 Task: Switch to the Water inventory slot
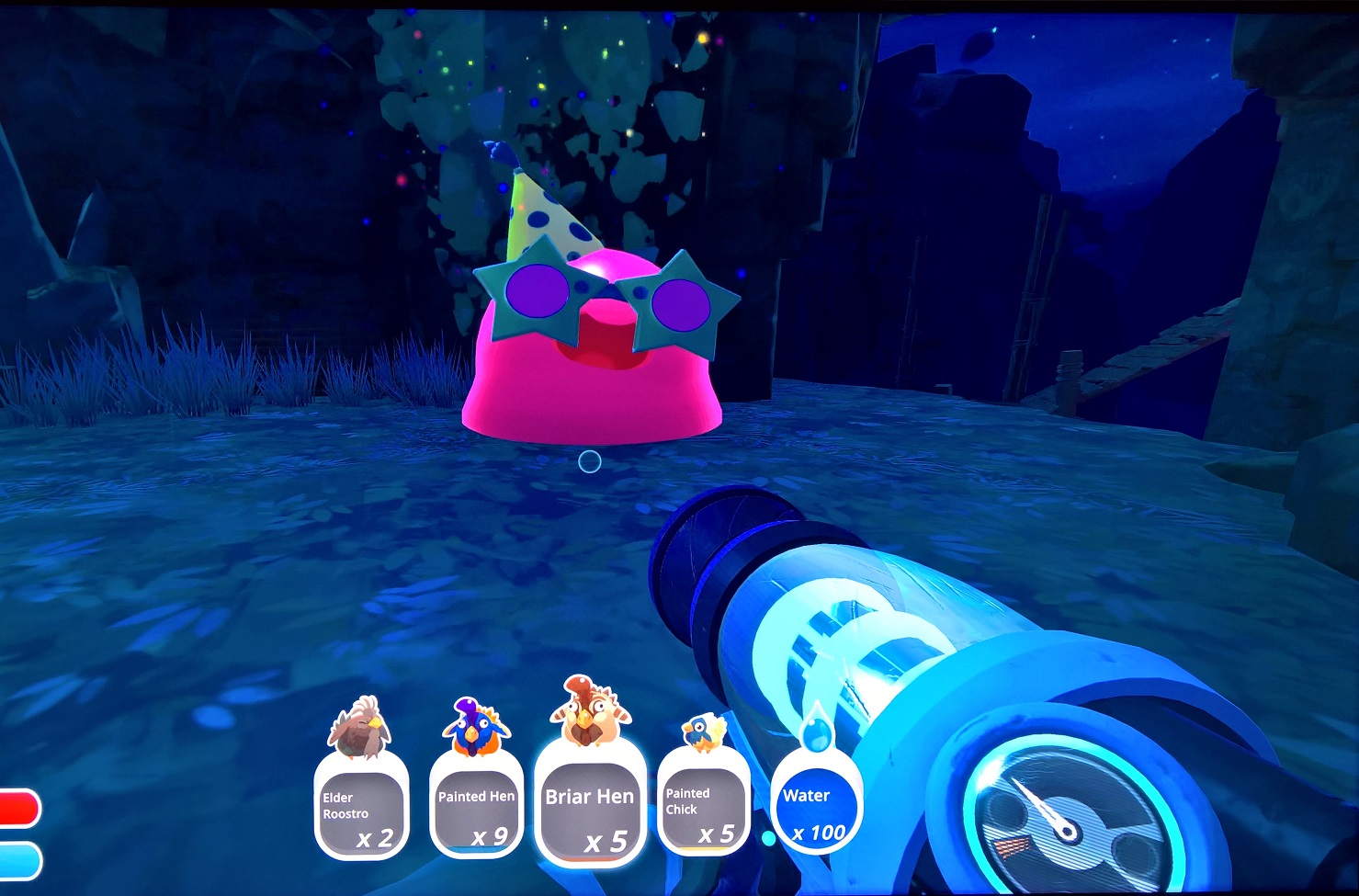click(816, 804)
